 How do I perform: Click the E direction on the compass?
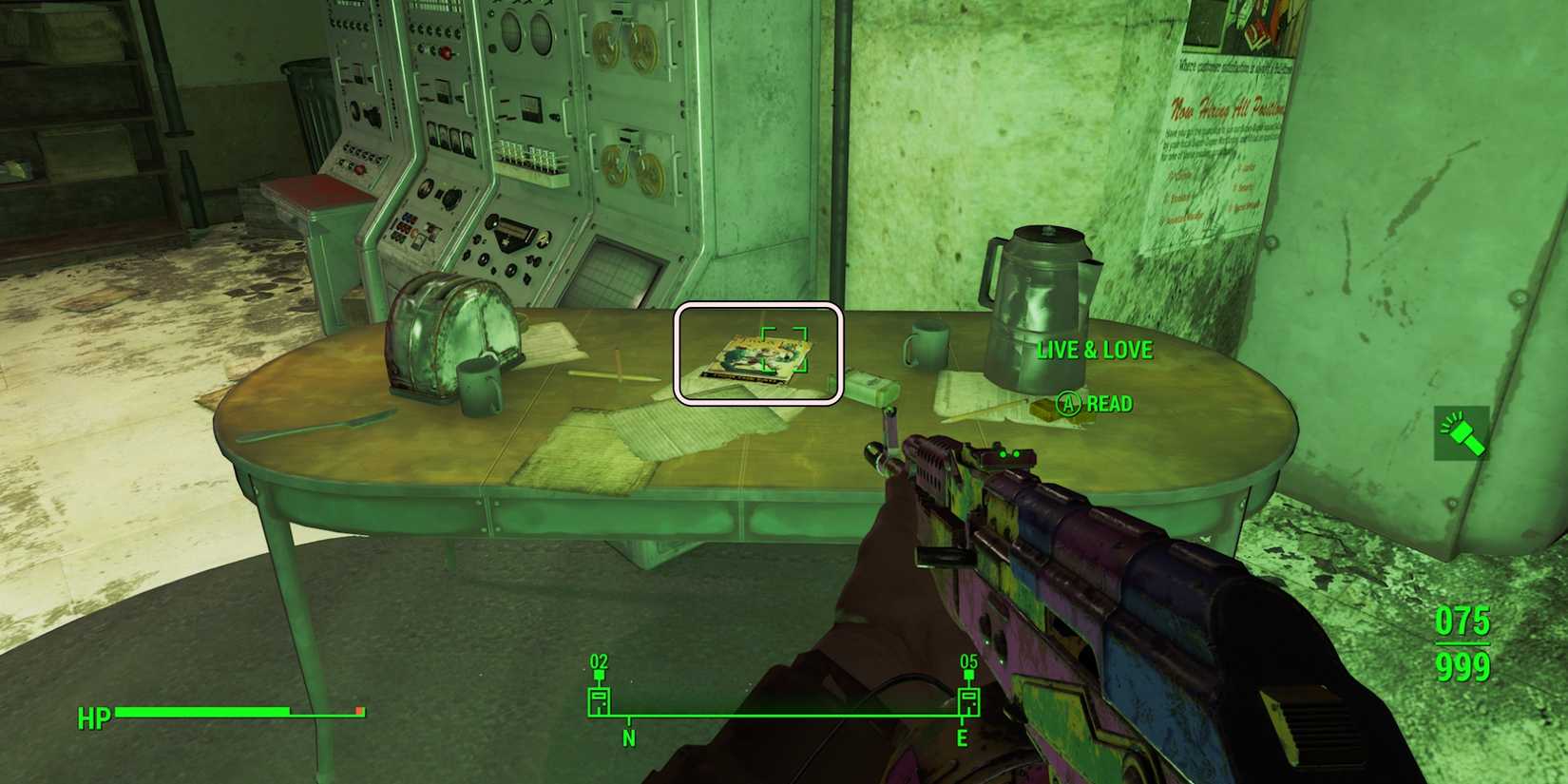click(x=964, y=735)
